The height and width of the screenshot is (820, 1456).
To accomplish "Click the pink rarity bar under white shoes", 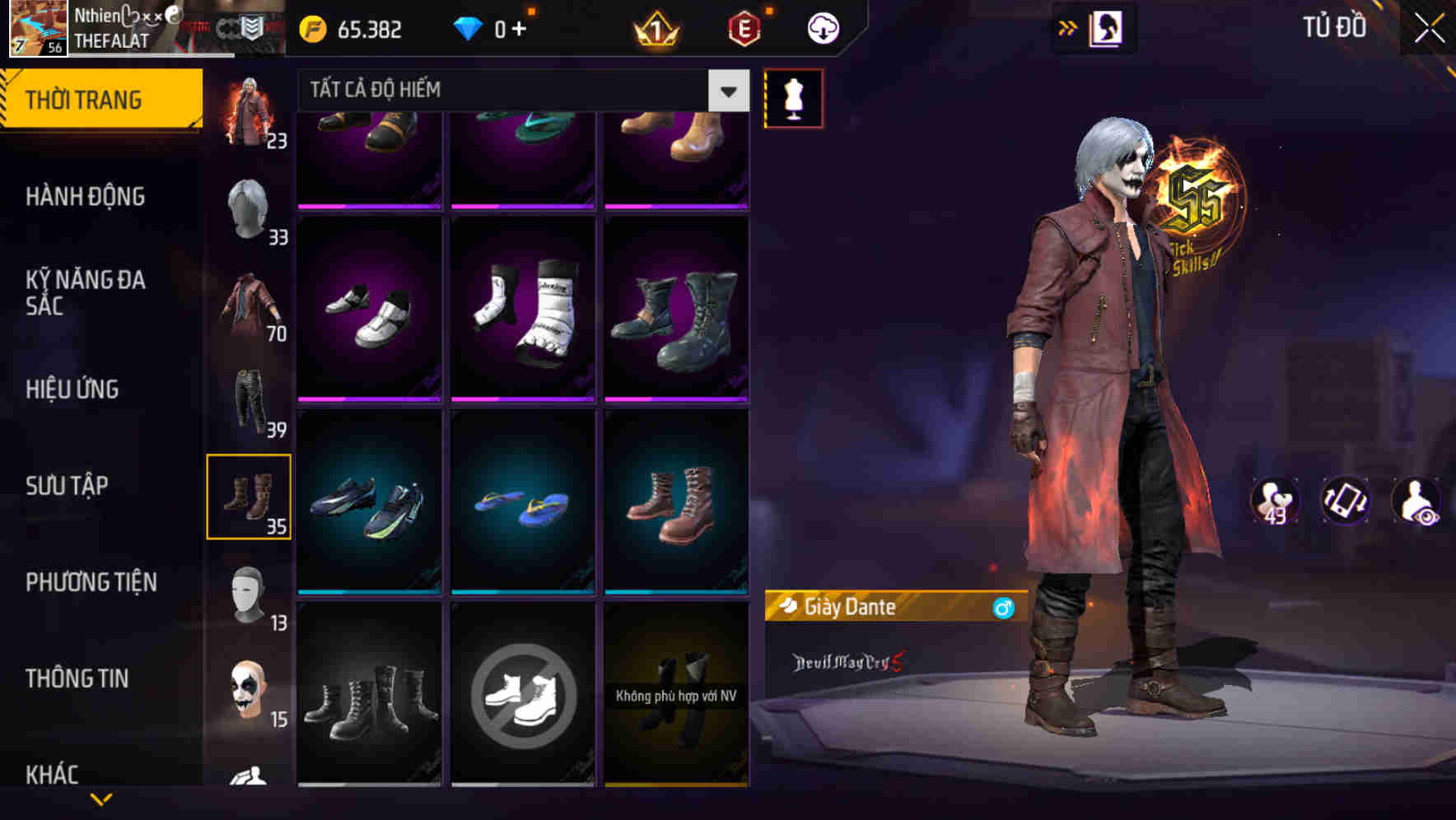I will (x=369, y=398).
